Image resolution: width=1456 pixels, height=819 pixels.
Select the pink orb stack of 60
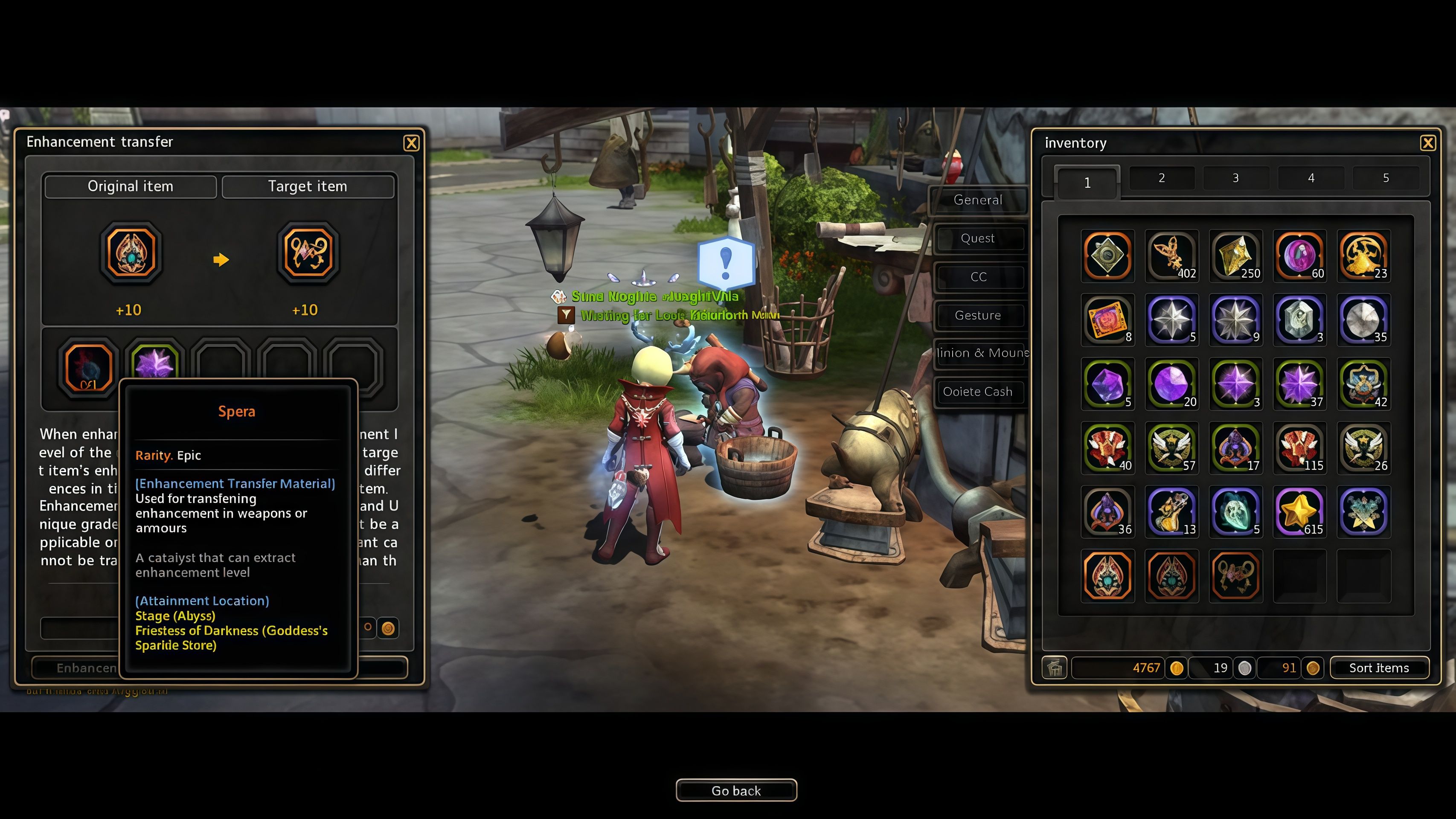coord(1299,256)
